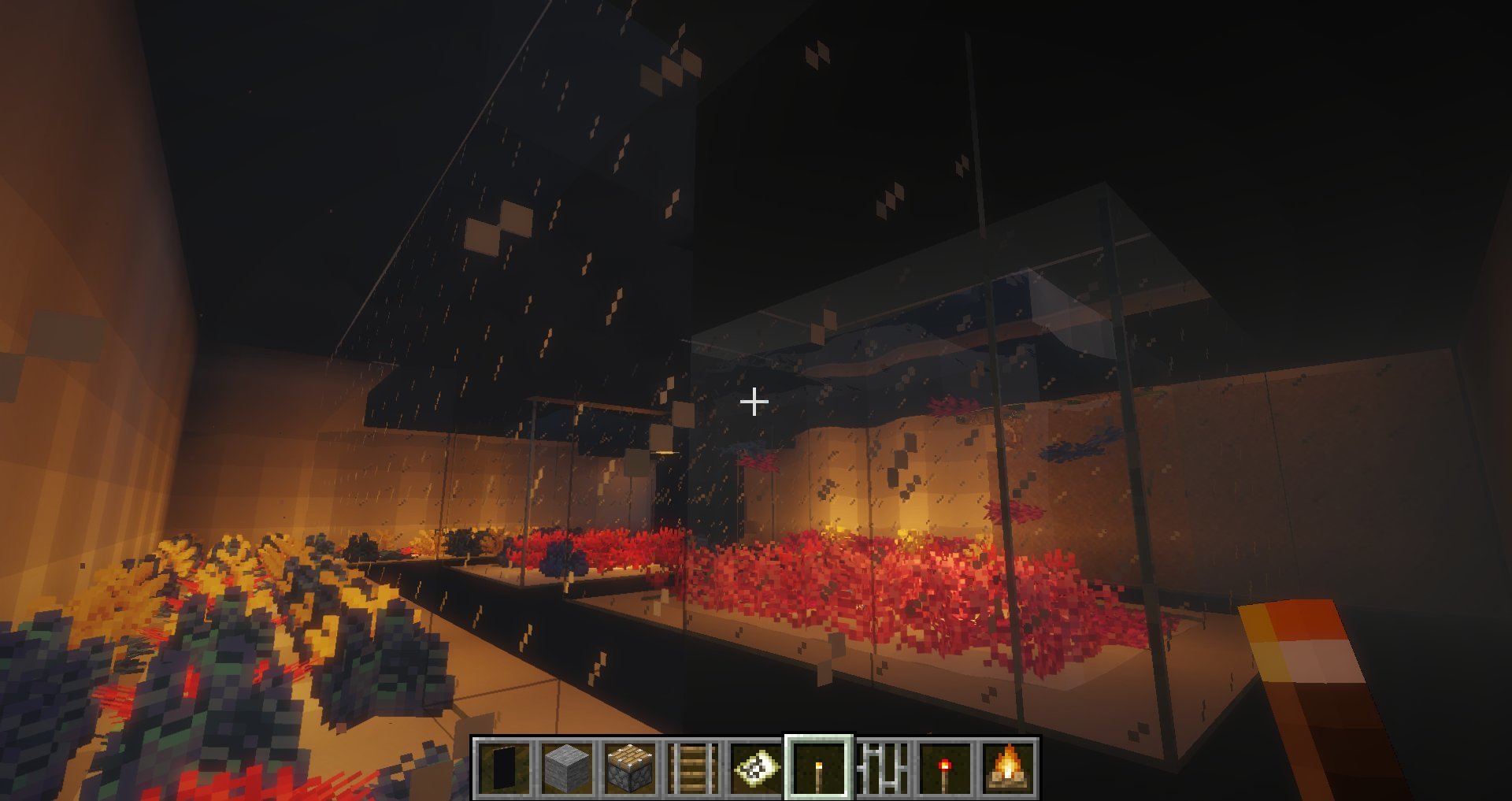Select the piston block slot

coord(629,768)
